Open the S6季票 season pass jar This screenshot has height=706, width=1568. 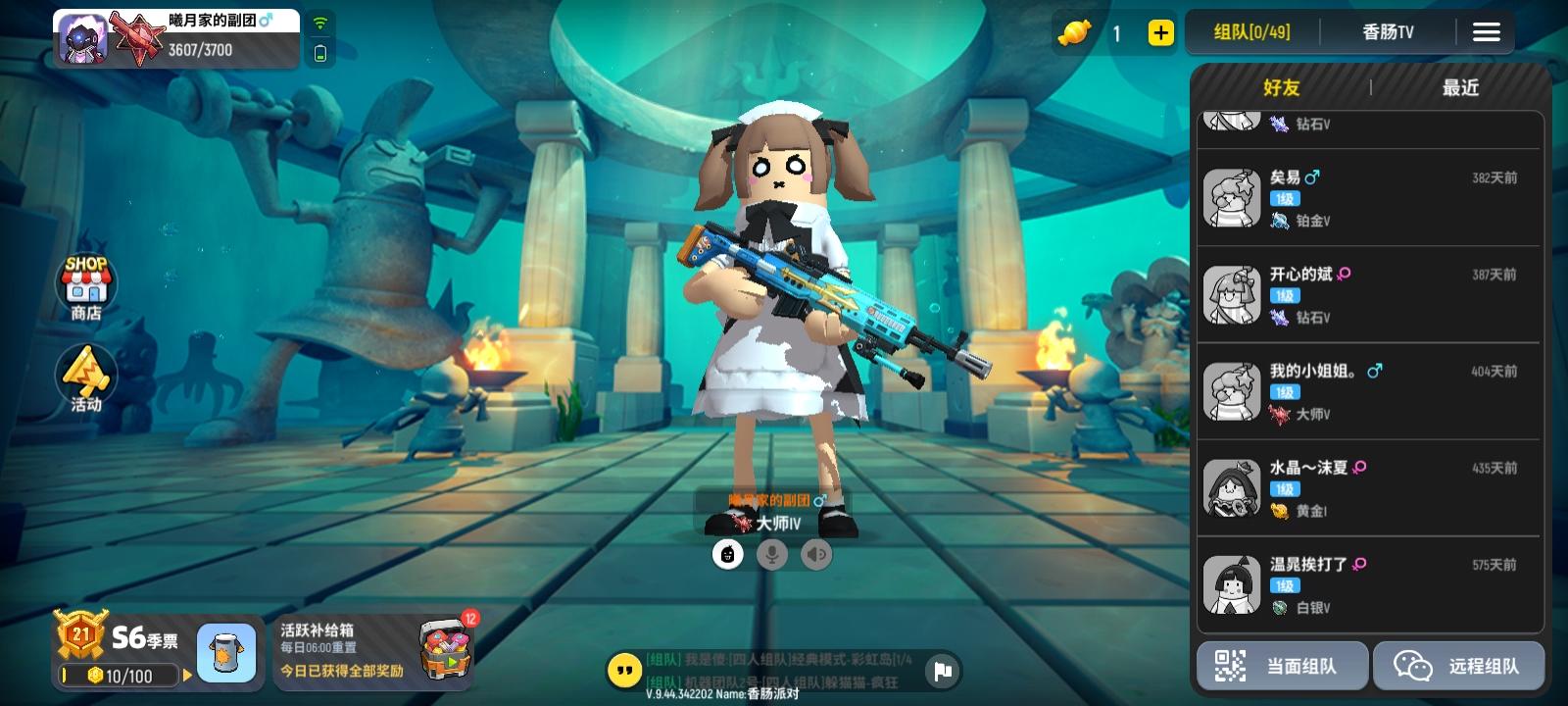[227, 651]
